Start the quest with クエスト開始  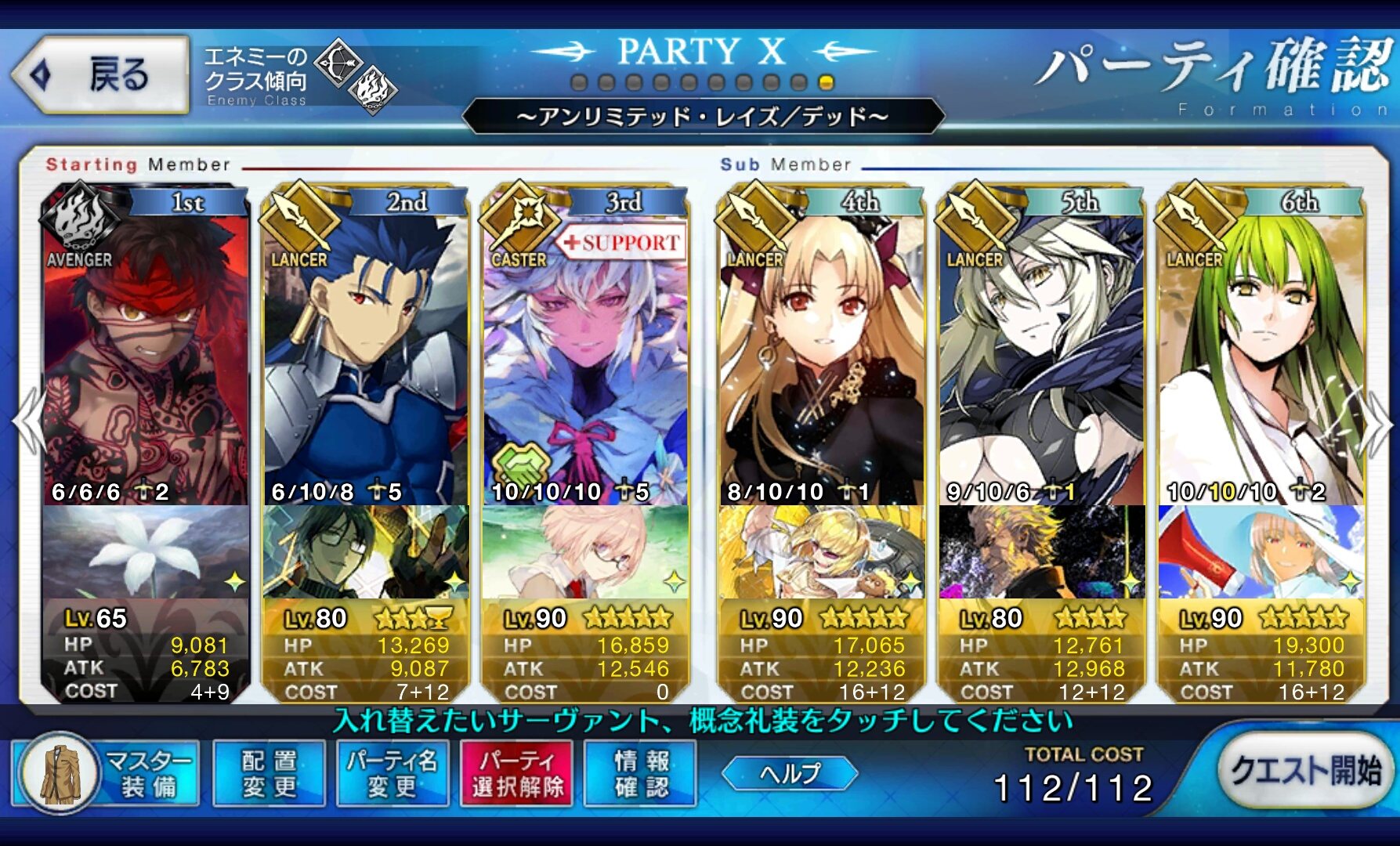(x=1304, y=772)
